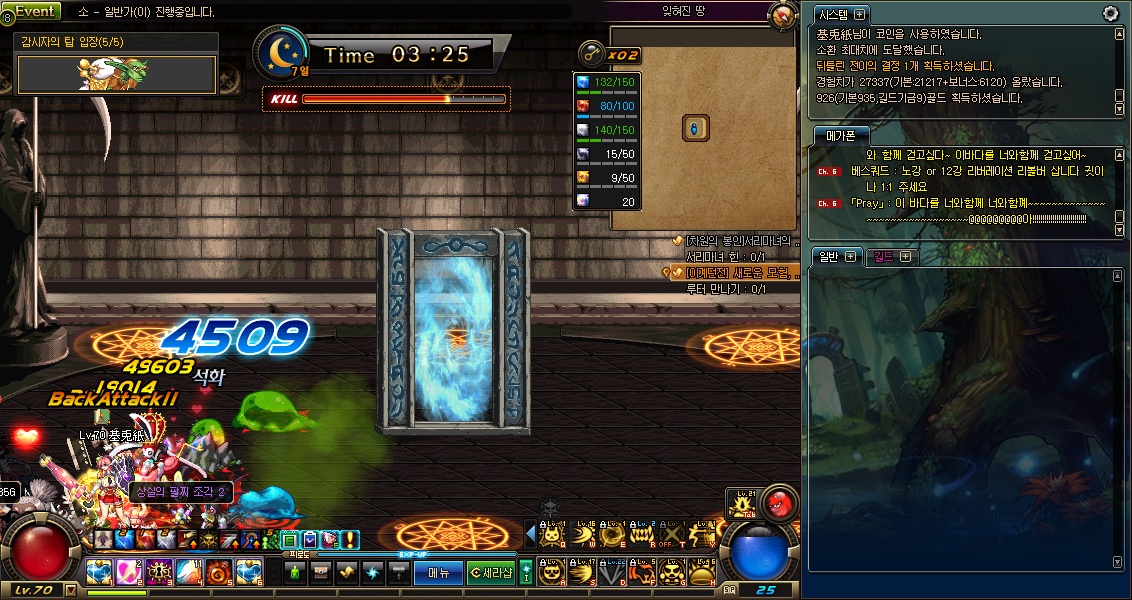Viewport: 1132px width, 600px height.
Task: Use the pink heart item in quickslot 2
Action: [129, 572]
